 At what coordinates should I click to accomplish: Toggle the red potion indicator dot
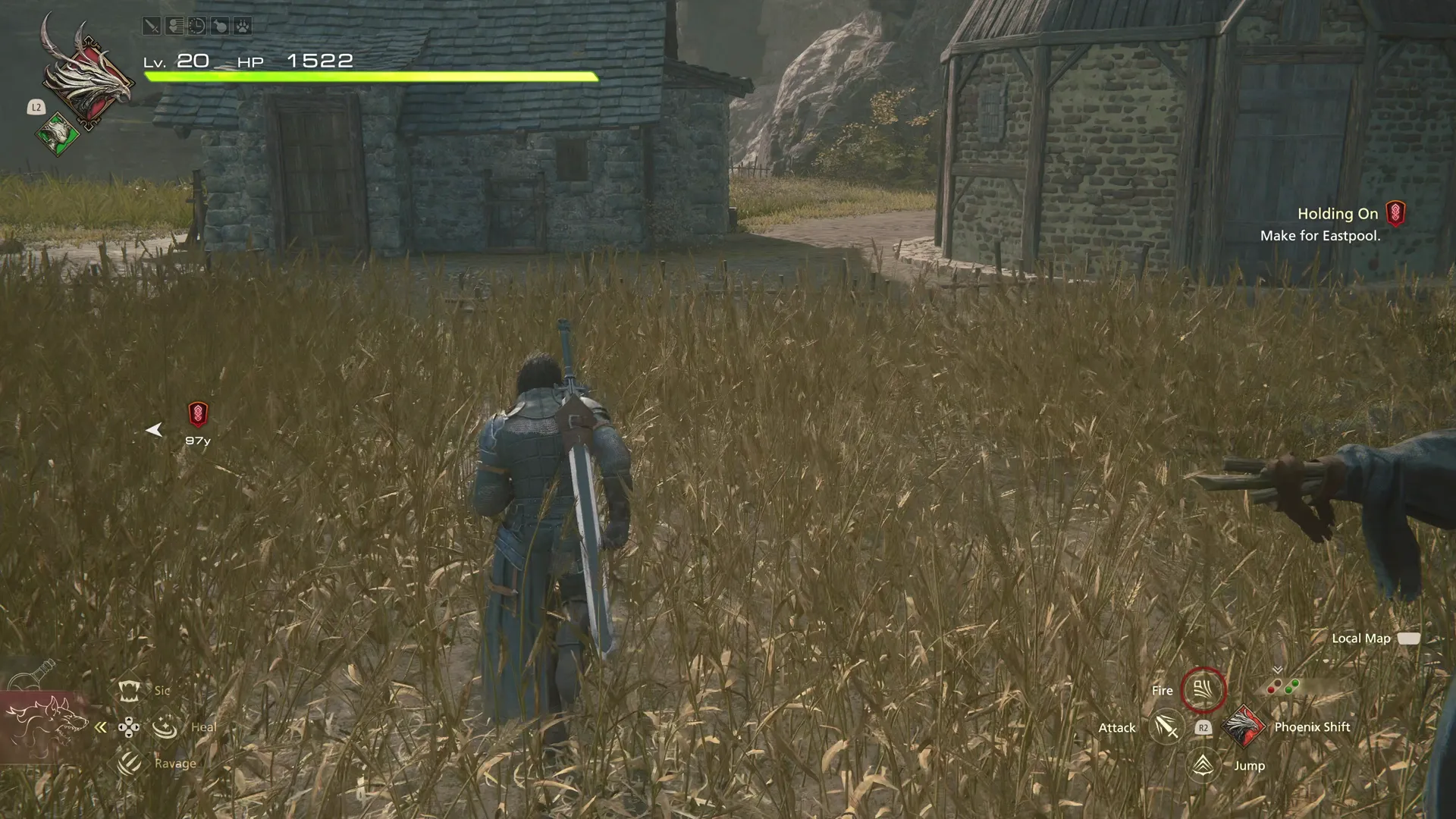pos(1271,689)
